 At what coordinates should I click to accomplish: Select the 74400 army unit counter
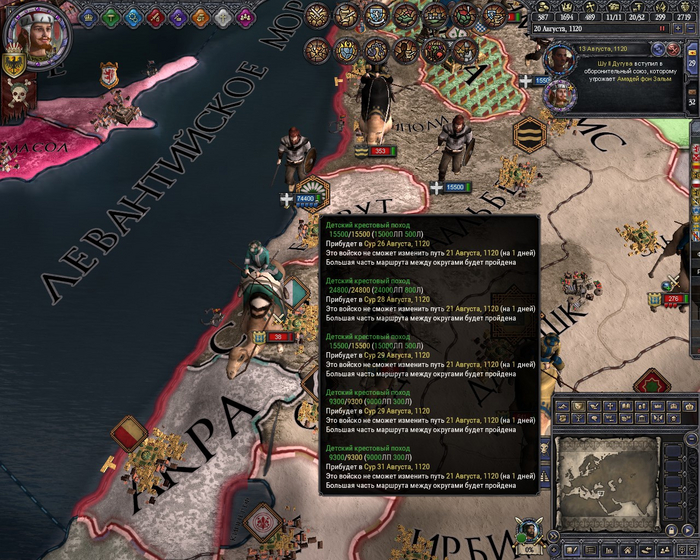pyautogui.click(x=305, y=199)
